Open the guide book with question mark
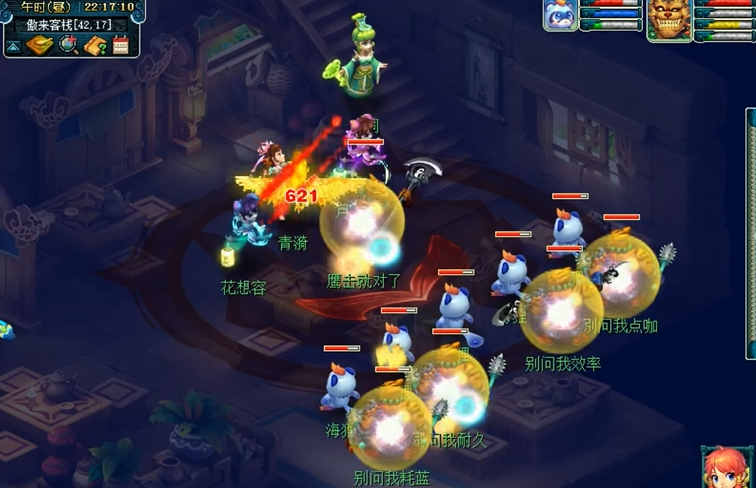The width and height of the screenshot is (756, 488). (95, 45)
